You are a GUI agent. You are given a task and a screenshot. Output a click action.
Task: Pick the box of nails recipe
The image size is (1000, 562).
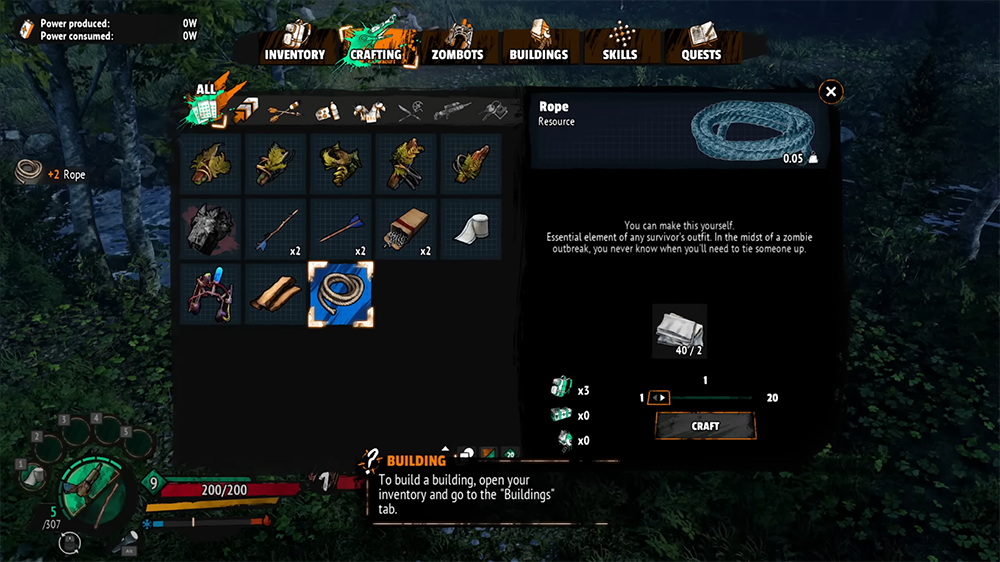coord(406,229)
